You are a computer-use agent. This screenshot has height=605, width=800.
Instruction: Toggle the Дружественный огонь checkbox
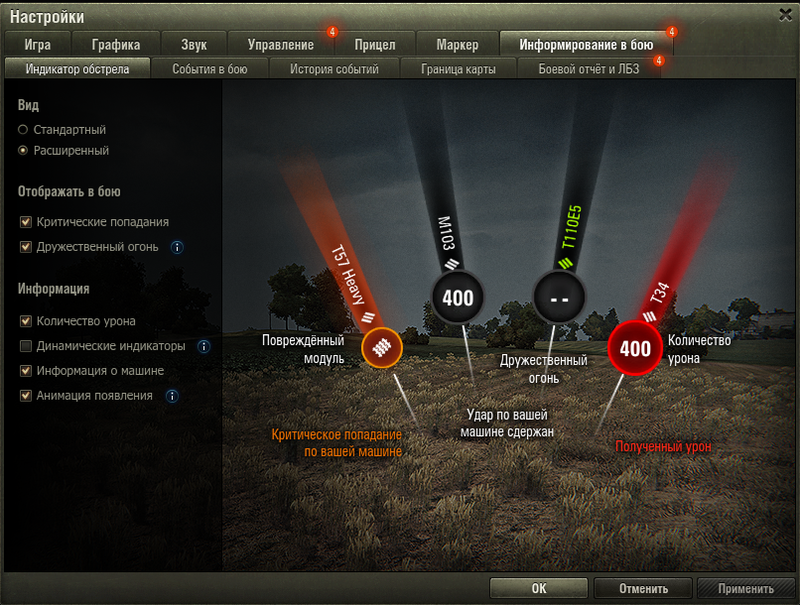(x=25, y=246)
